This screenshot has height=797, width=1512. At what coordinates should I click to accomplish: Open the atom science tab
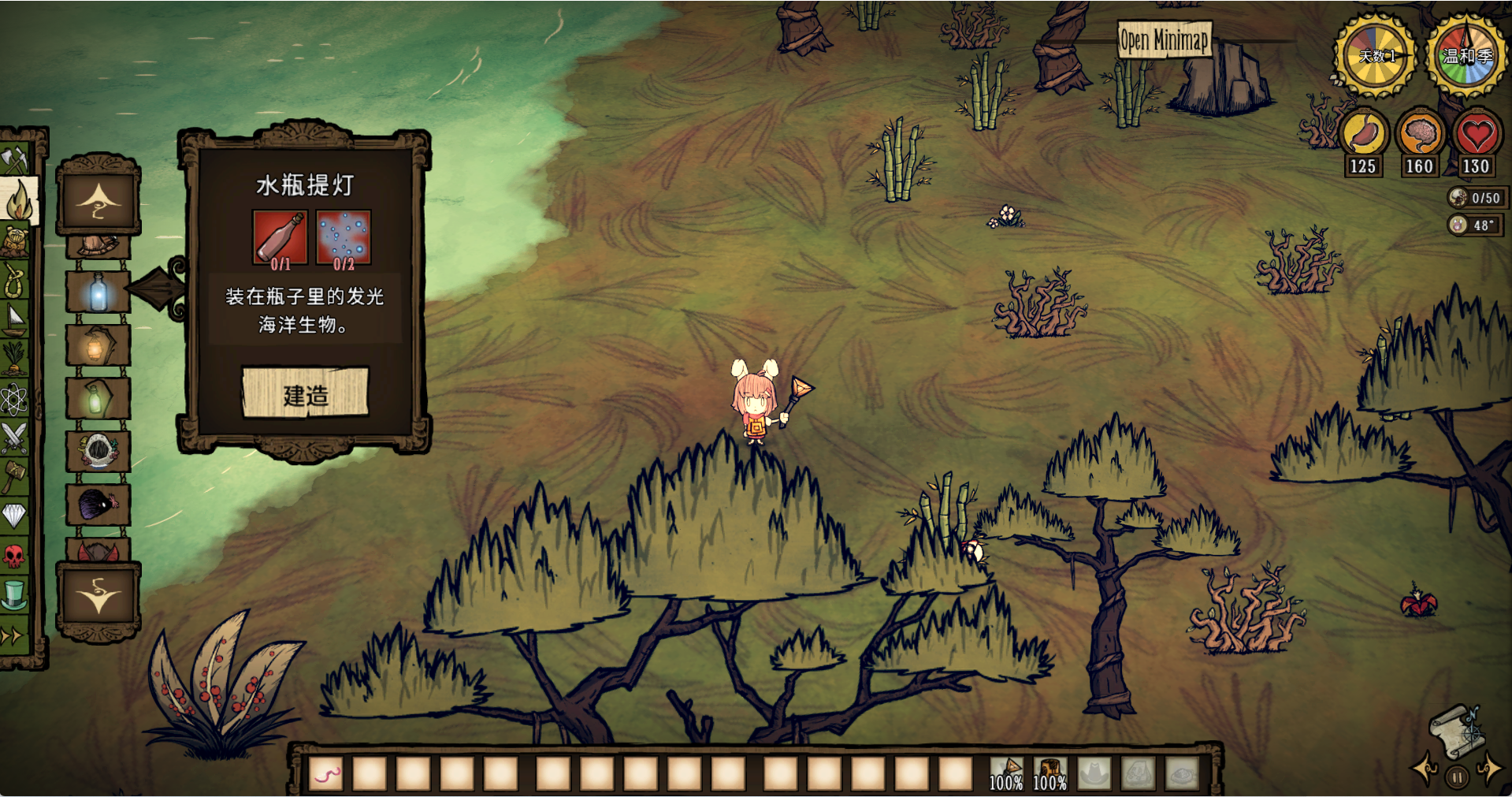tap(15, 400)
